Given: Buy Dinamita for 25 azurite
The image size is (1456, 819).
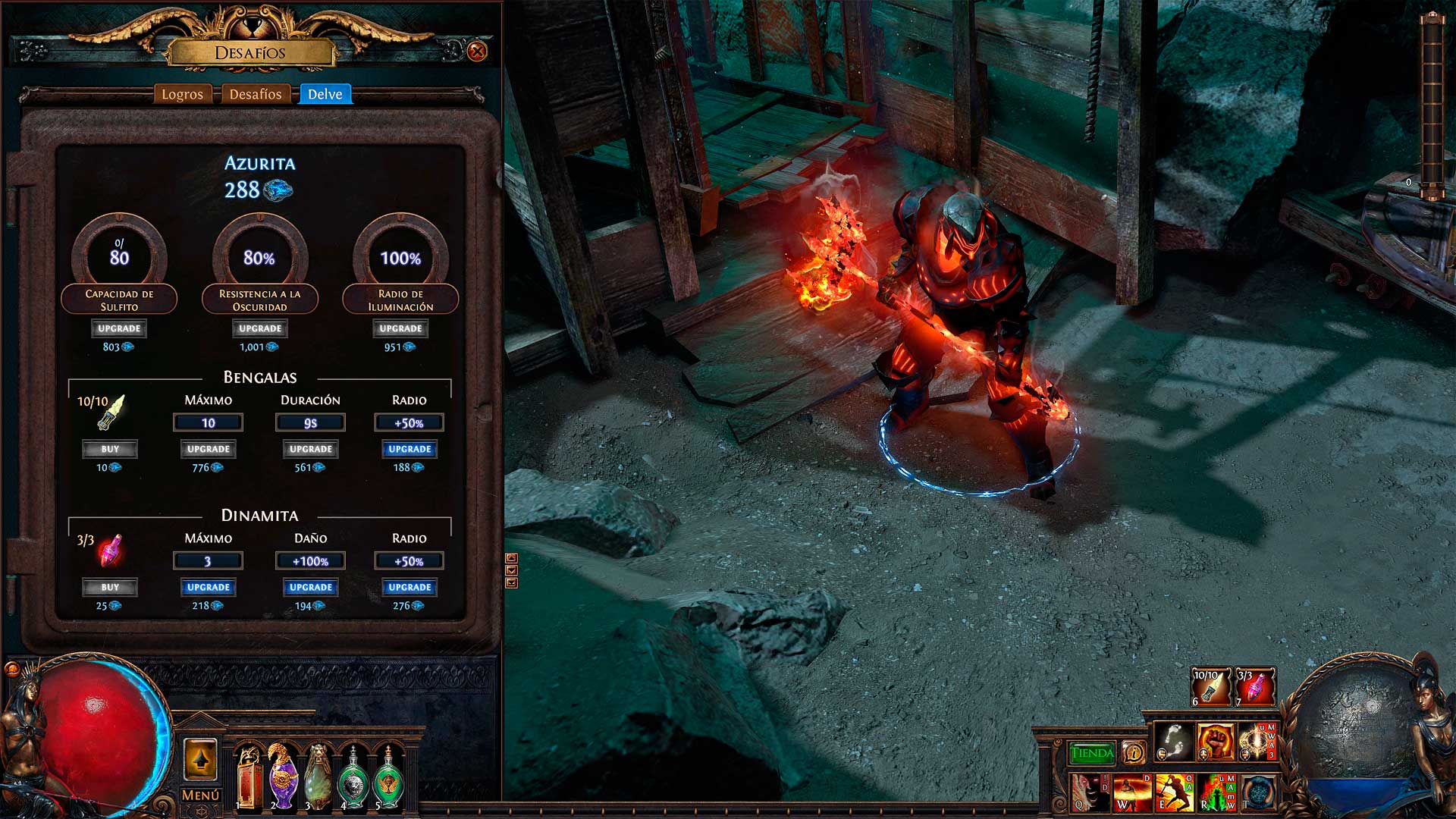Looking at the screenshot, I should click(x=110, y=587).
